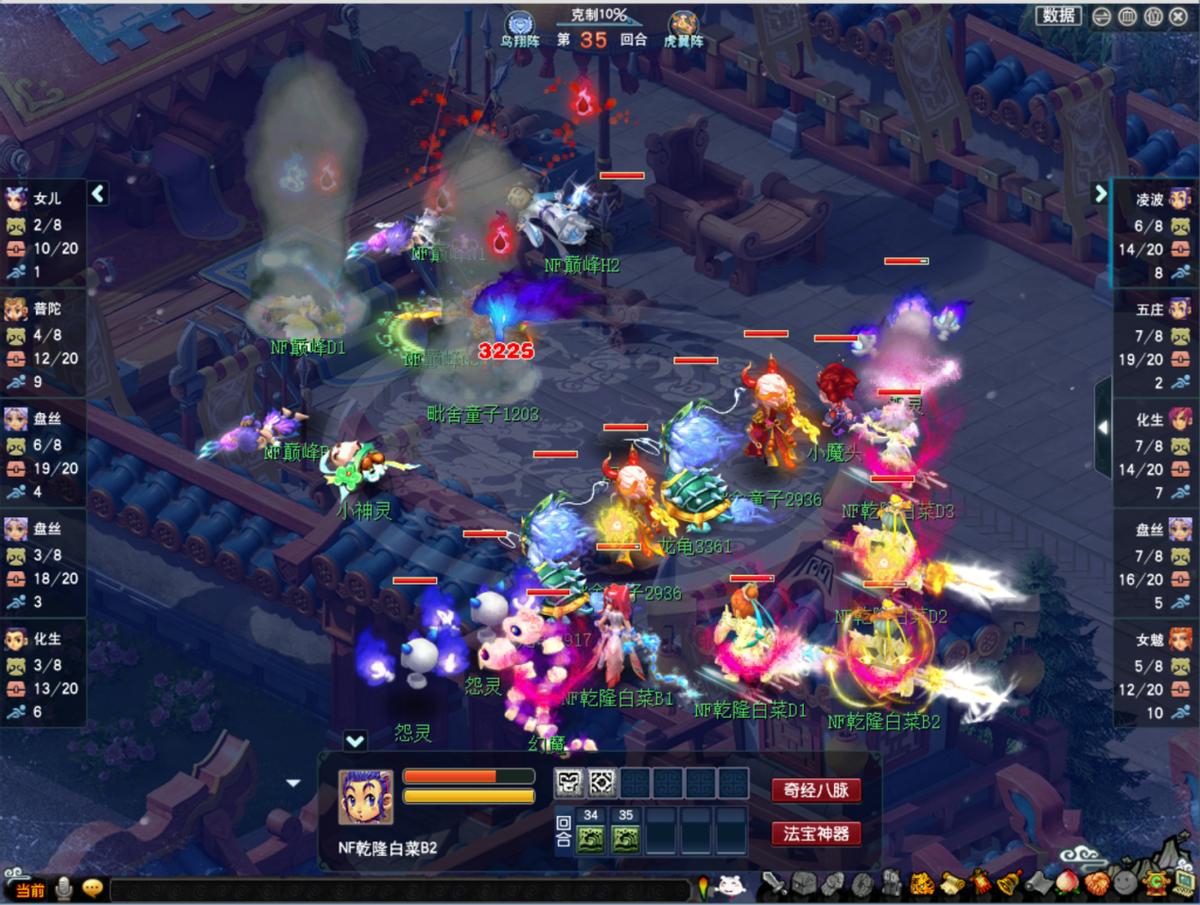
Task: Collapse the left team list arrow
Action: 98,193
